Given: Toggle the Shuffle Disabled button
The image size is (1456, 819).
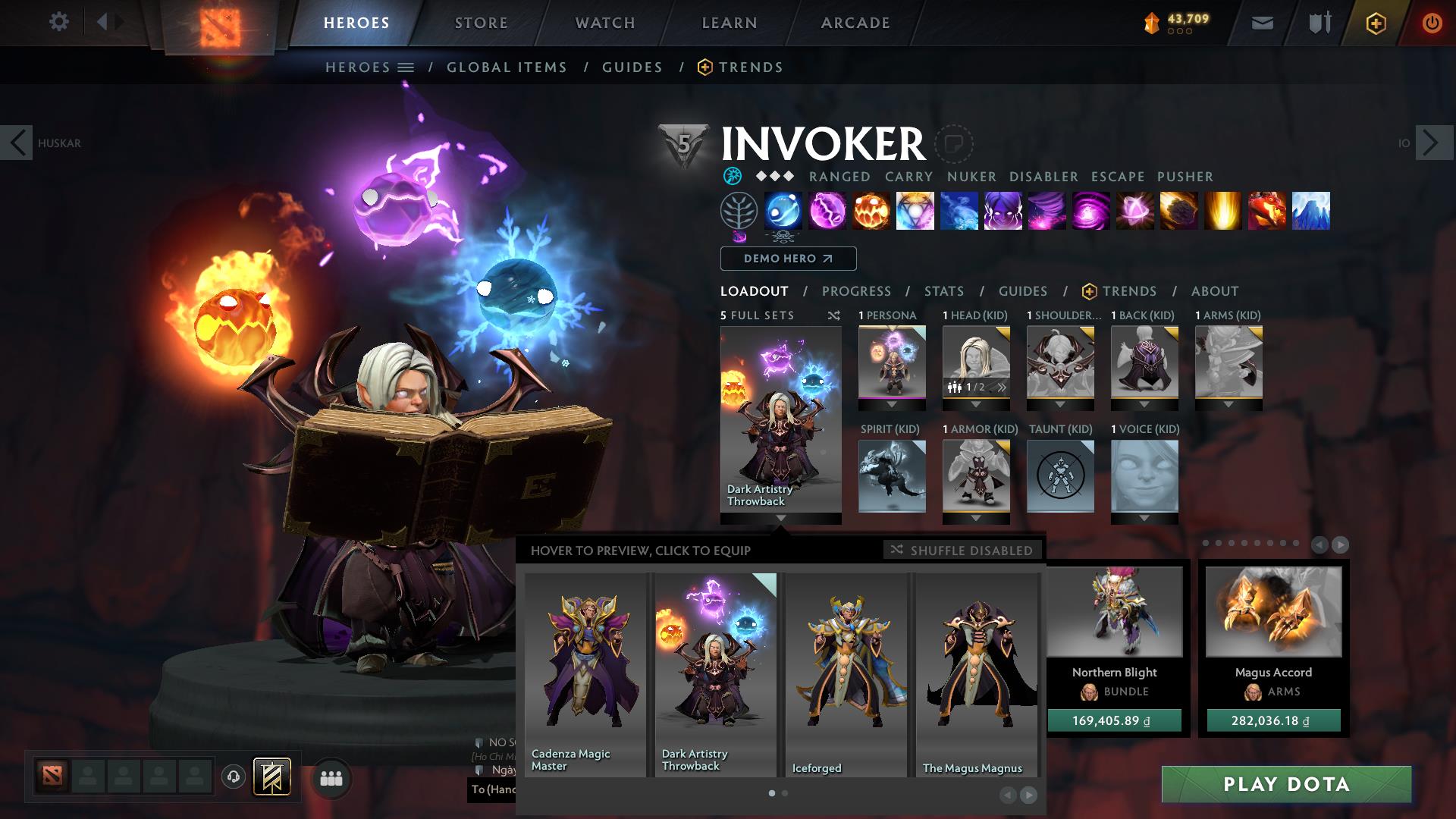Looking at the screenshot, I should coord(962,550).
